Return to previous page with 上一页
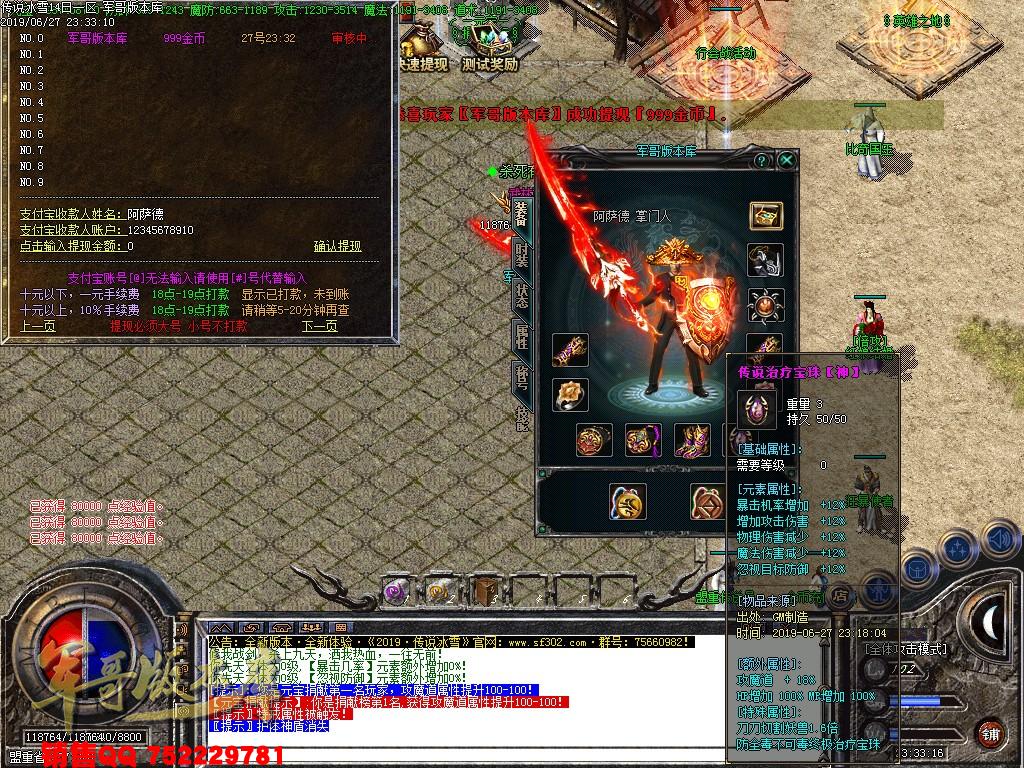The image size is (1024, 768). pyautogui.click(x=37, y=326)
